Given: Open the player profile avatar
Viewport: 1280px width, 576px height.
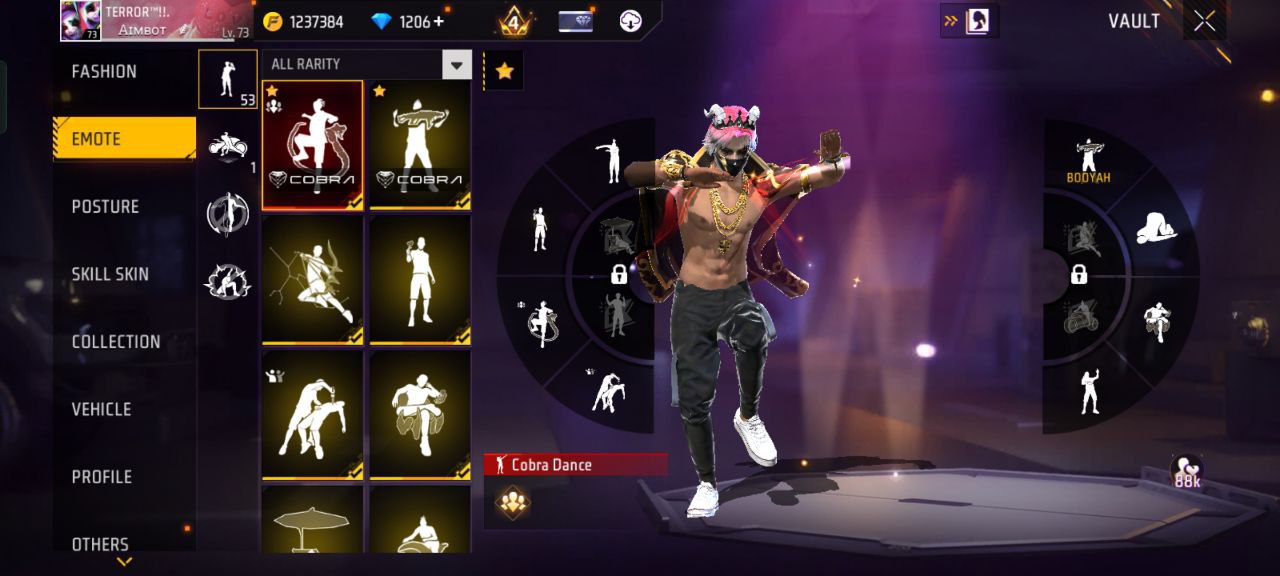Looking at the screenshot, I should tap(81, 20).
